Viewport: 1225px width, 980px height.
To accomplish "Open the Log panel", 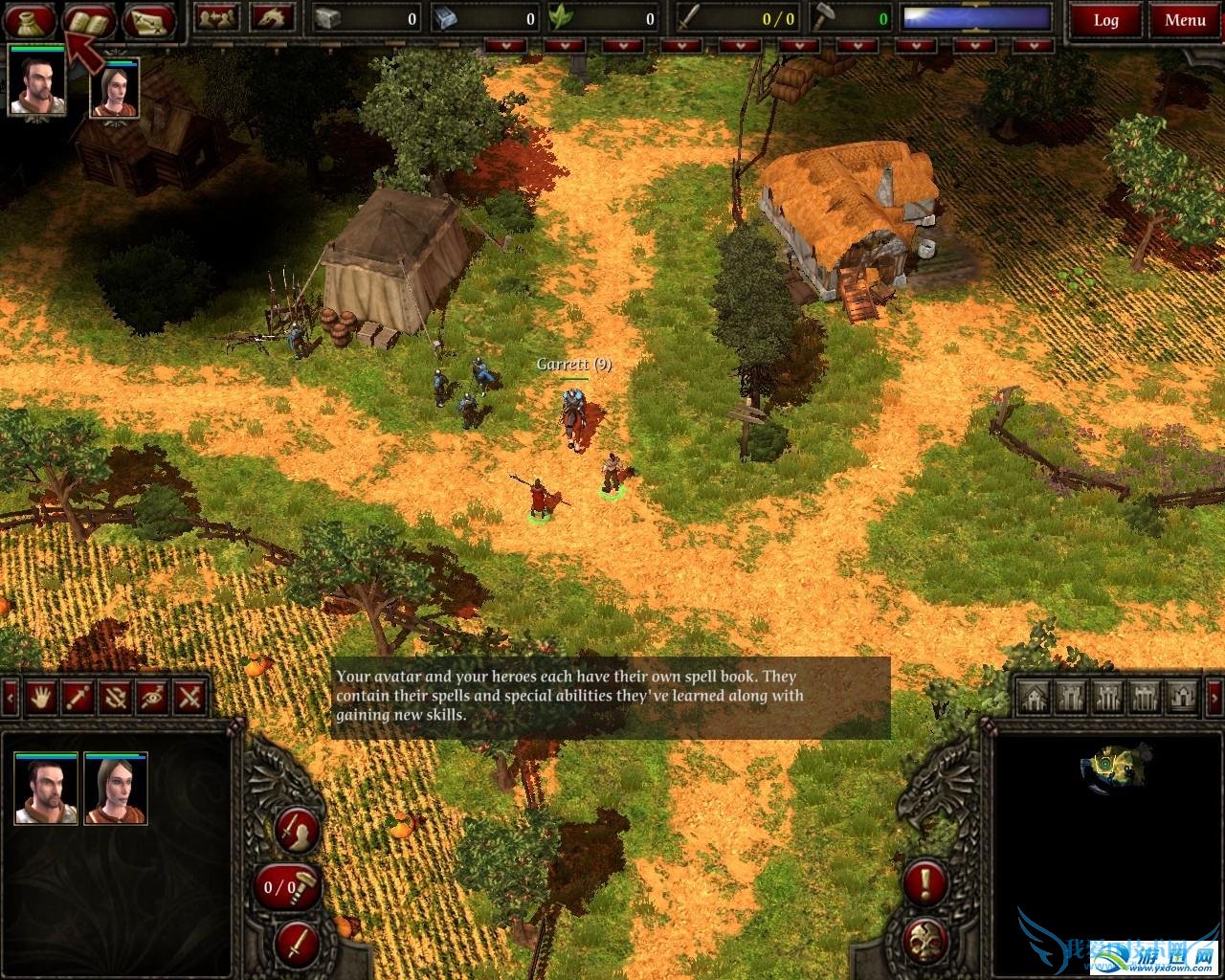I will (x=1105, y=20).
